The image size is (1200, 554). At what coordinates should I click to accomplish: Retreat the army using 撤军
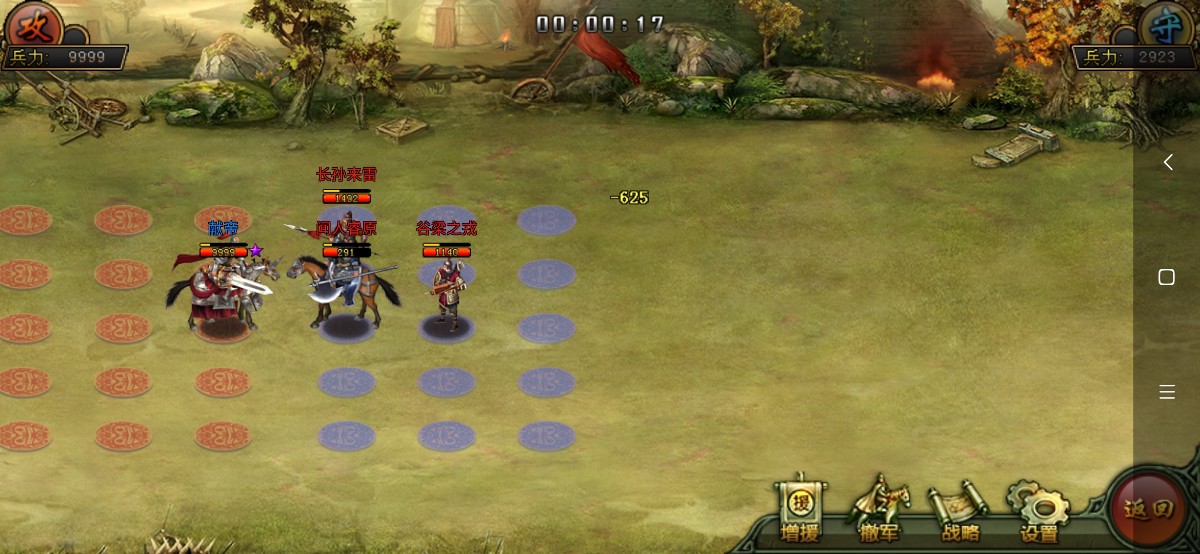[880, 511]
